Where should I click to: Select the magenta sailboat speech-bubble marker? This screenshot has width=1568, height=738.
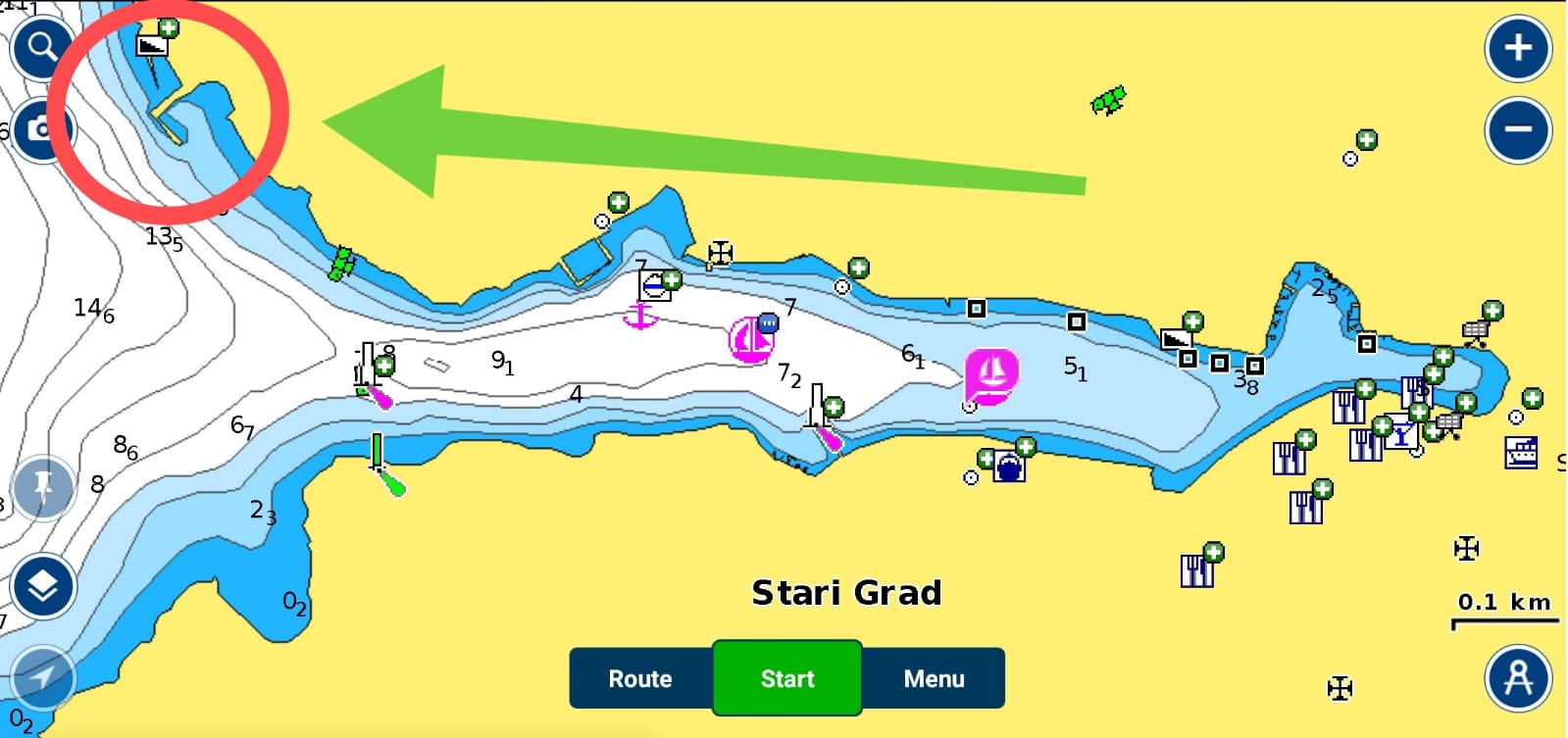pos(991,374)
